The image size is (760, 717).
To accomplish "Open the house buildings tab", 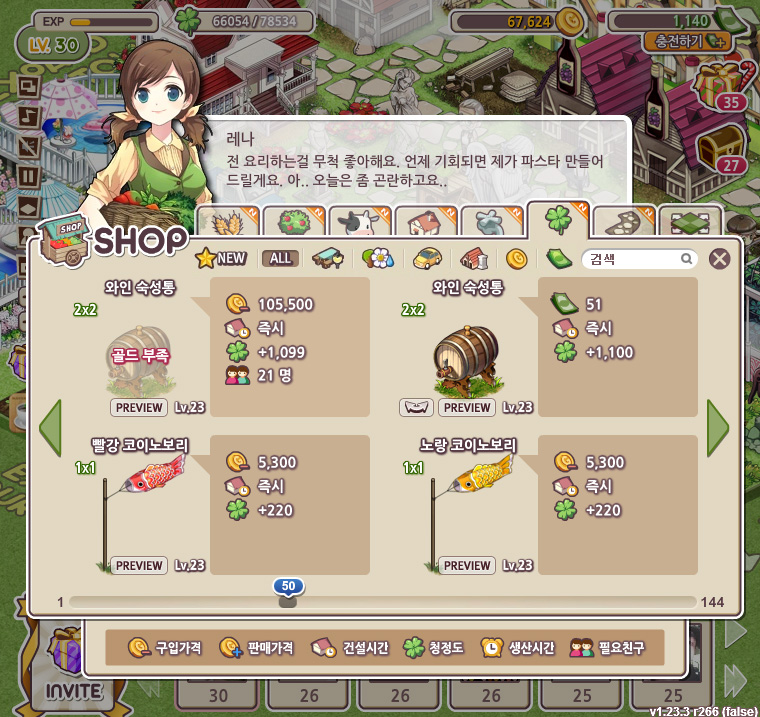I will [424, 223].
